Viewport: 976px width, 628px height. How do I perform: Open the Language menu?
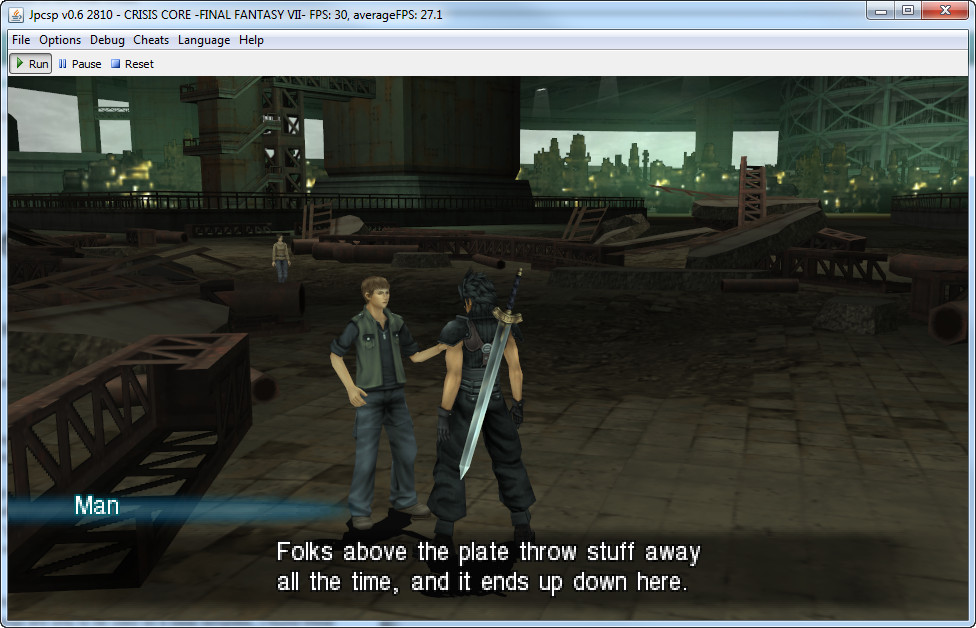click(x=204, y=40)
